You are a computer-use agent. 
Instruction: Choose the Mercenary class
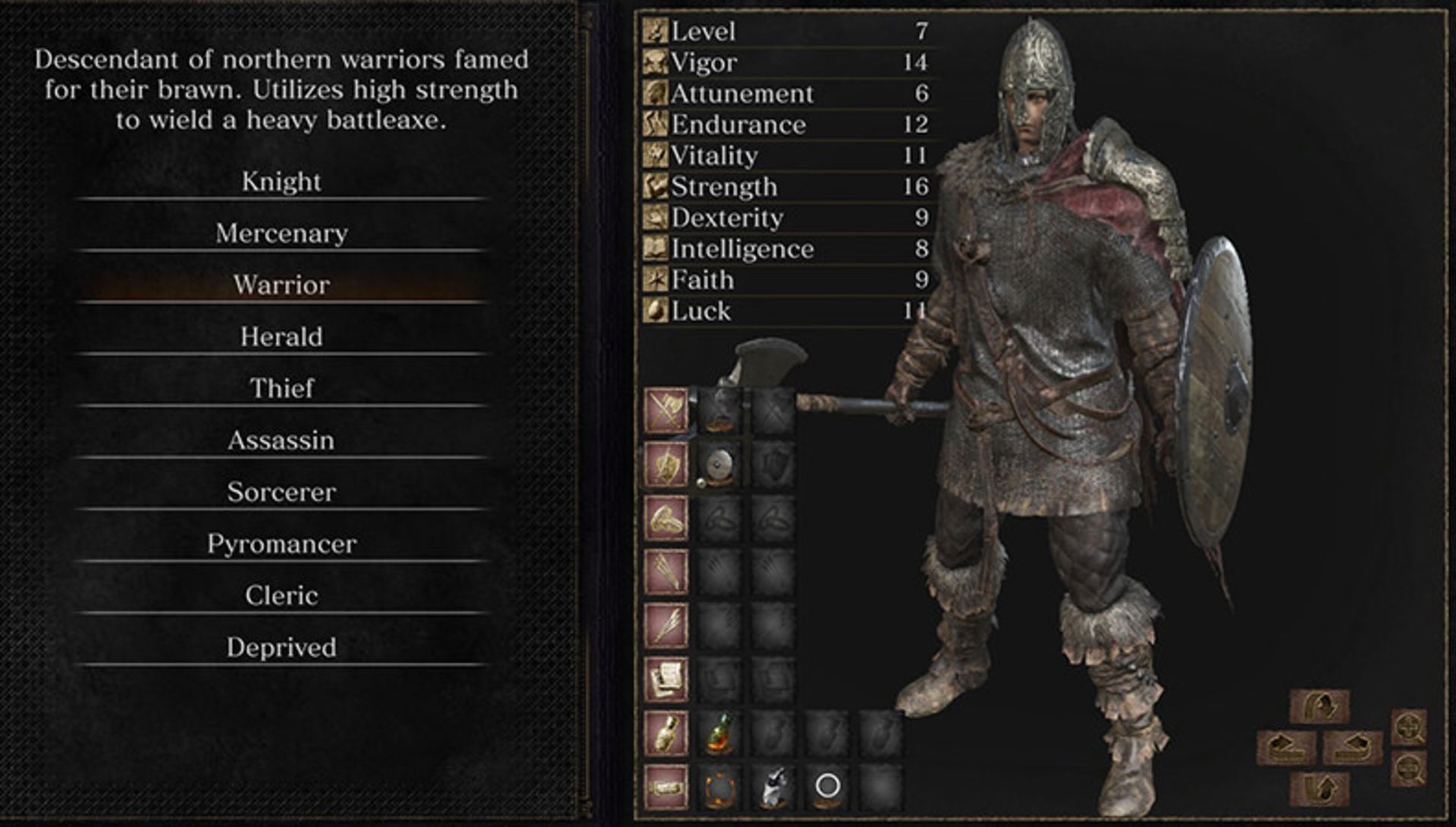click(281, 233)
